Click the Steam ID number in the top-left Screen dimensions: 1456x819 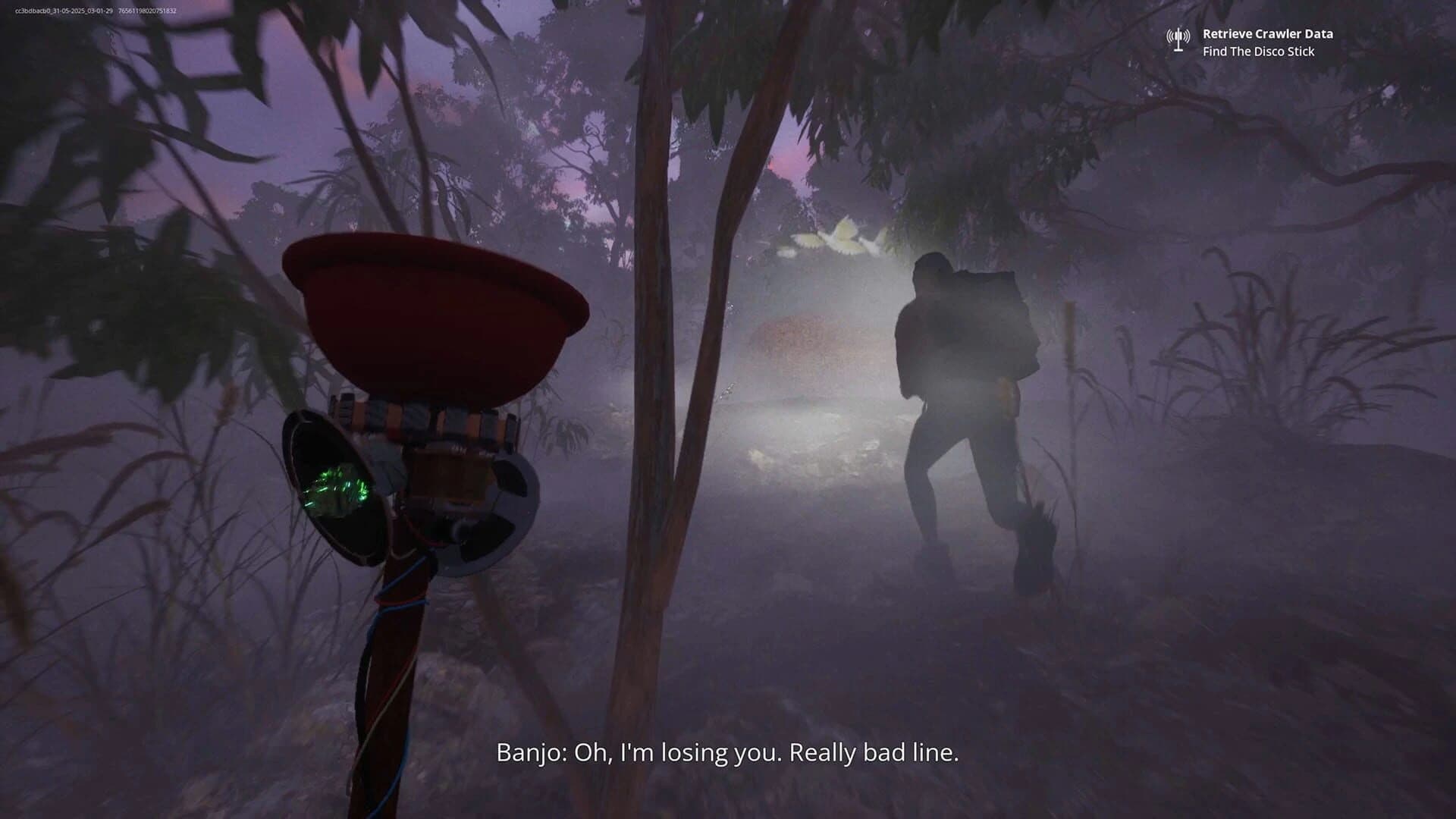[149, 11]
